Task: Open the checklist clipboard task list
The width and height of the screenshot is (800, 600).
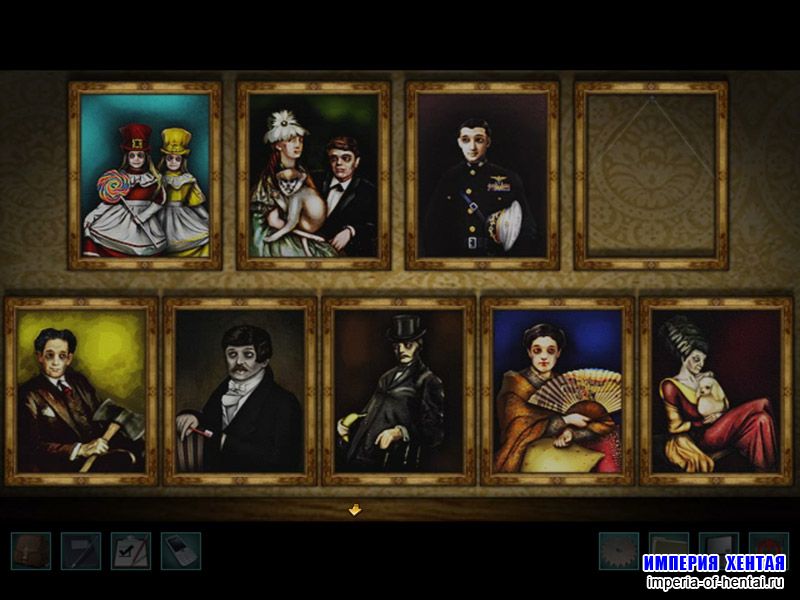Action: (131, 551)
